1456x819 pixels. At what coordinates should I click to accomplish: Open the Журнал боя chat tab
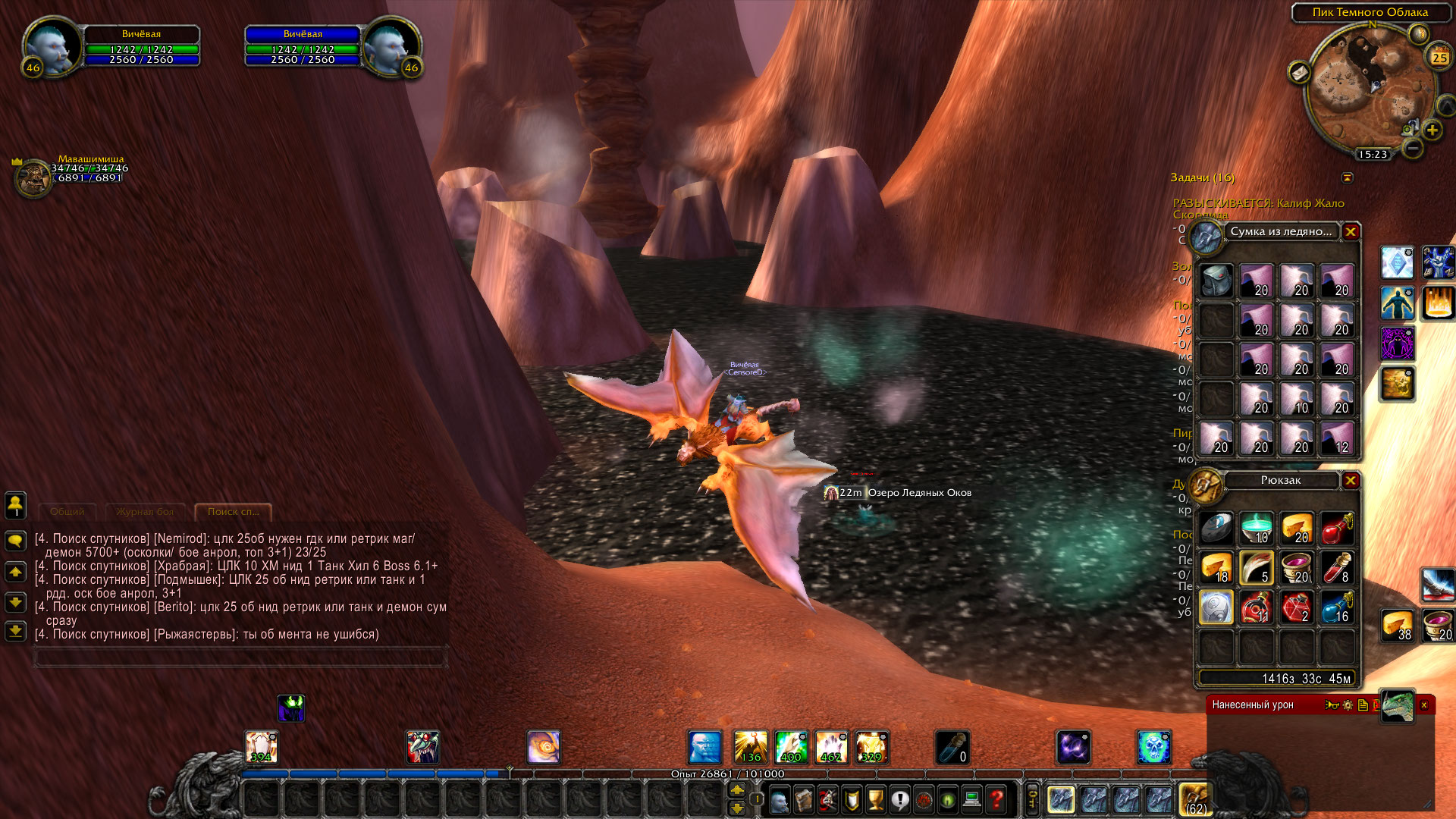pos(145,512)
